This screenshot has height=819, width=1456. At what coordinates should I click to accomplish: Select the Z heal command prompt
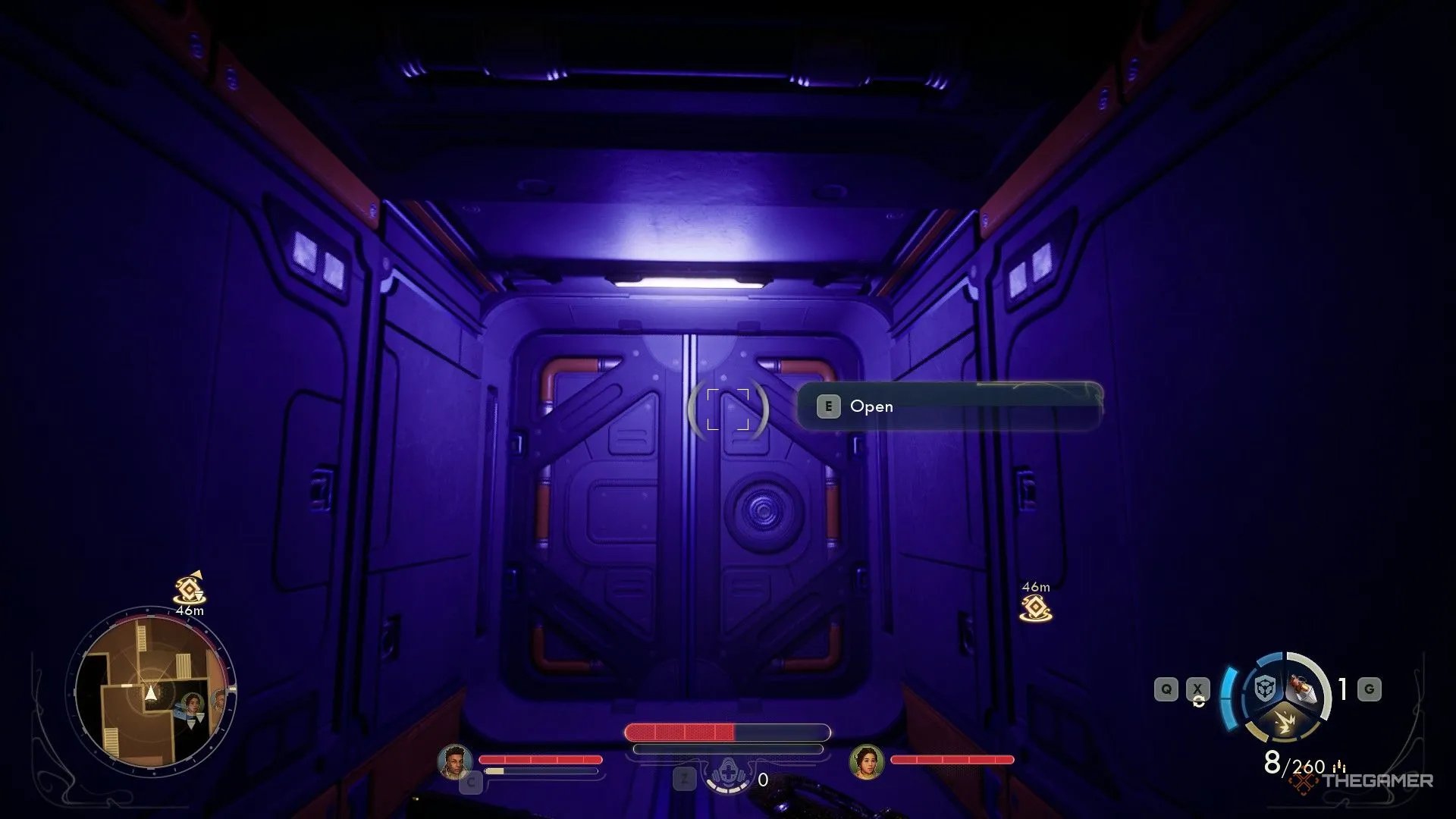point(685,779)
